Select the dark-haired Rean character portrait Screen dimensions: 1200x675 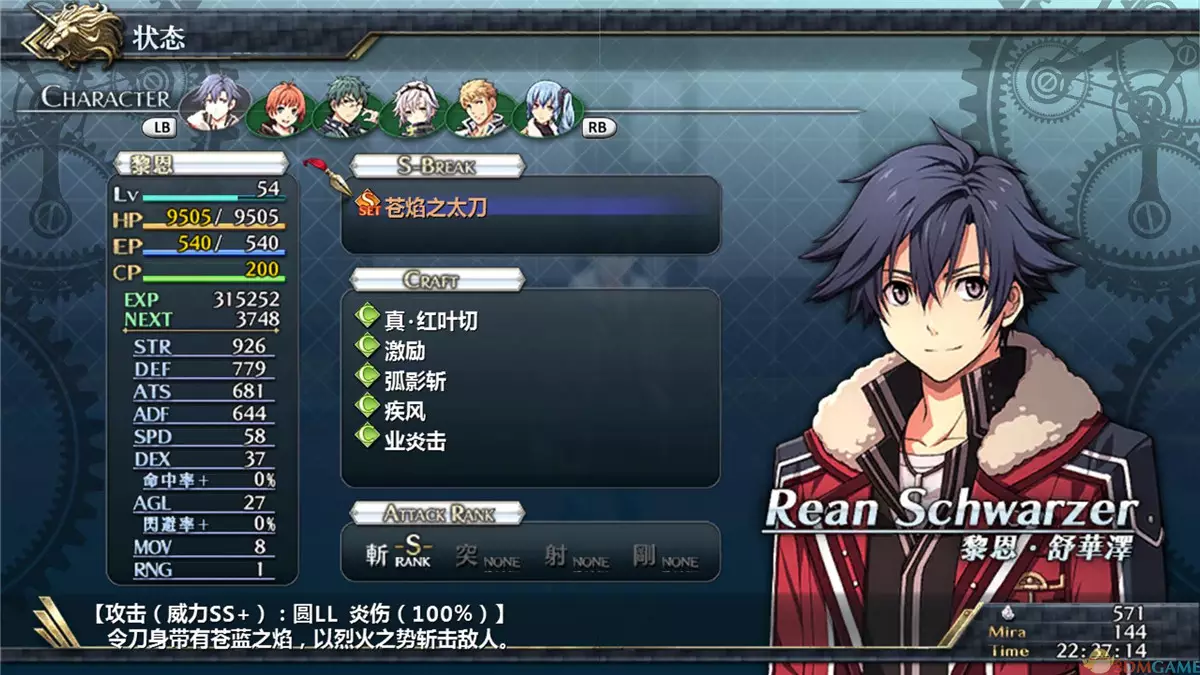tap(213, 104)
